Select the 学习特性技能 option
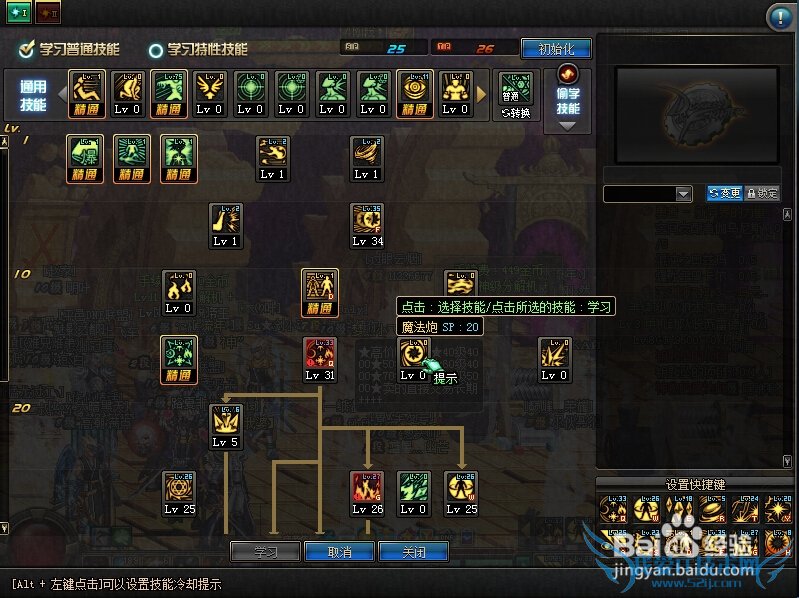 click(156, 49)
